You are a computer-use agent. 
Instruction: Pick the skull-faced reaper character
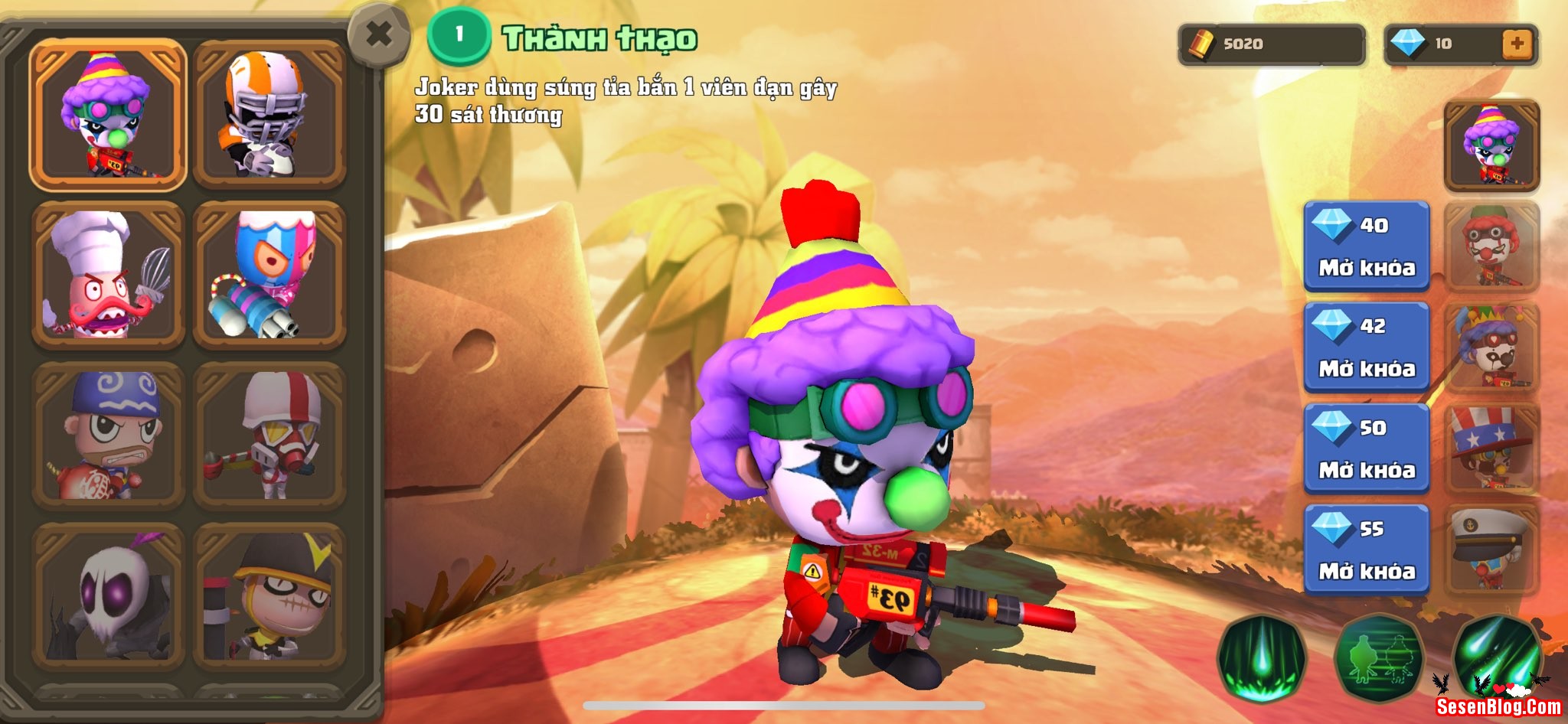tap(108, 595)
